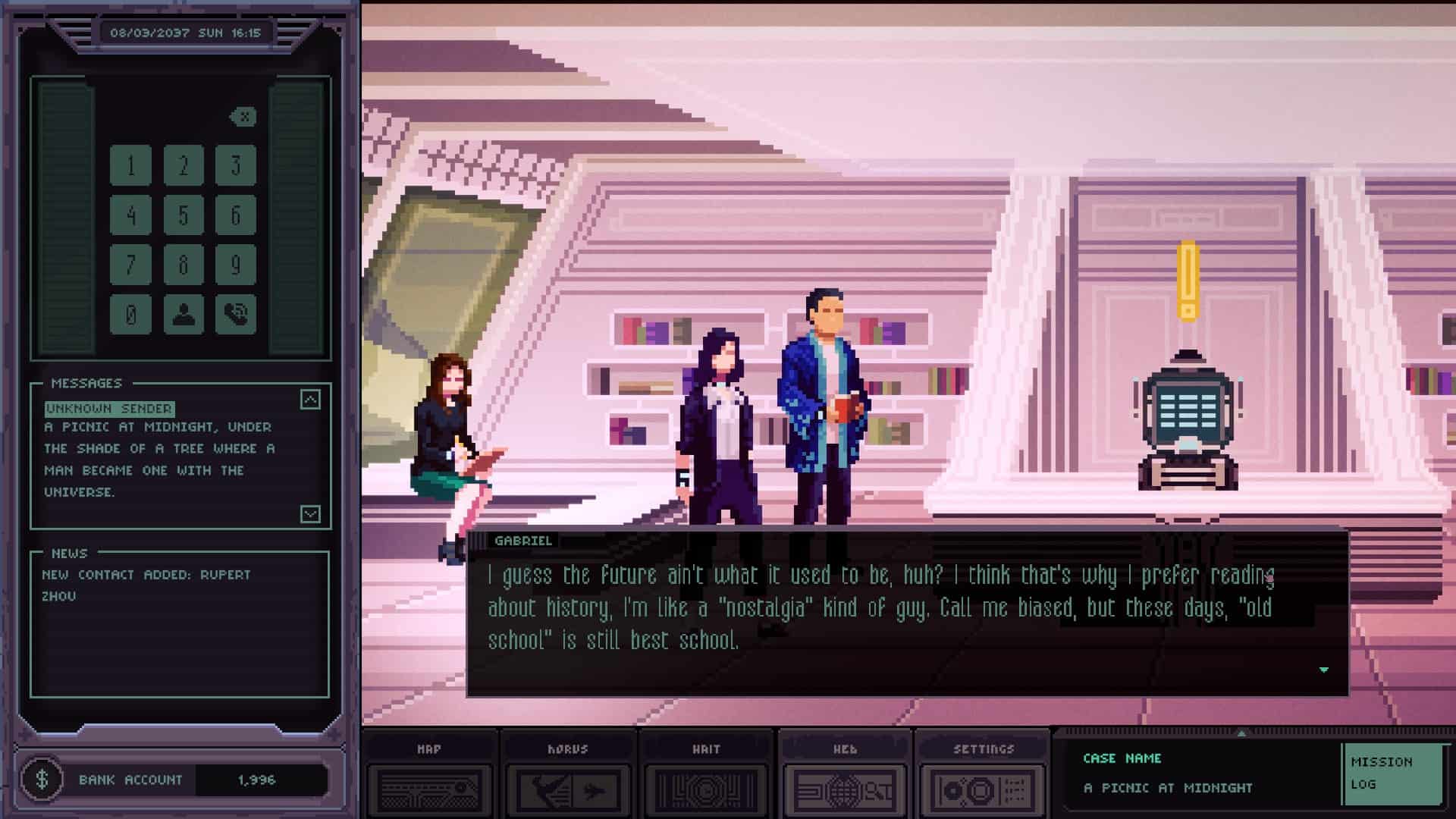Delete the last dialed digit with backspace
The height and width of the screenshot is (819, 1456).
243,117
